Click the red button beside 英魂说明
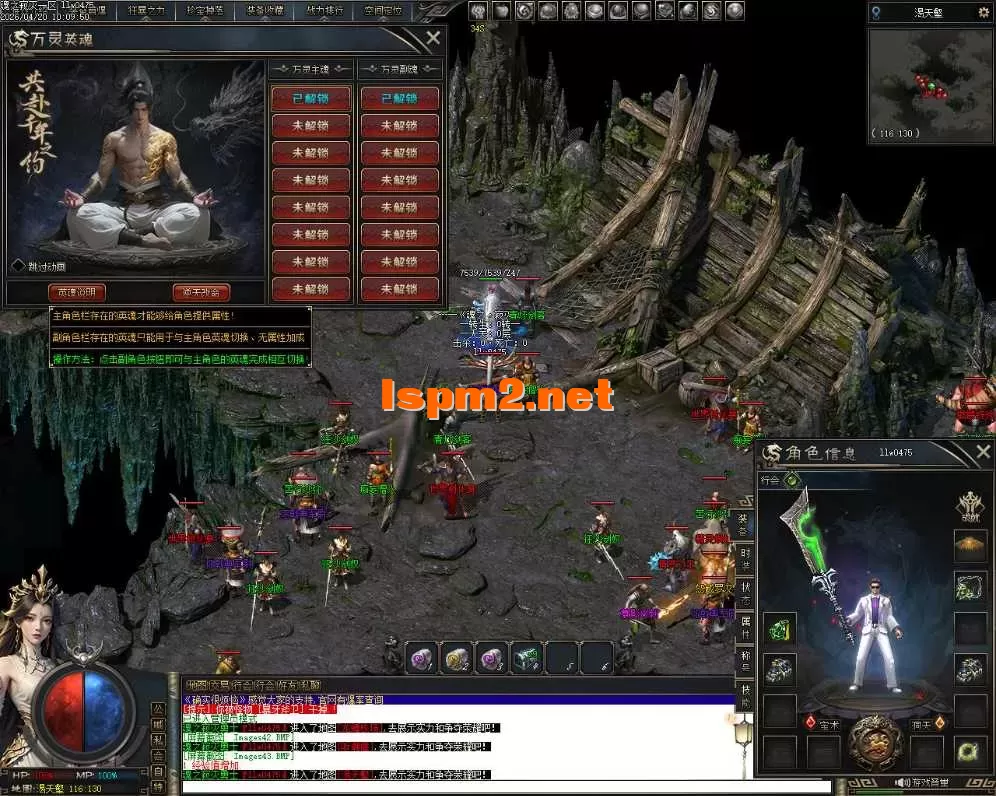 (x=201, y=292)
